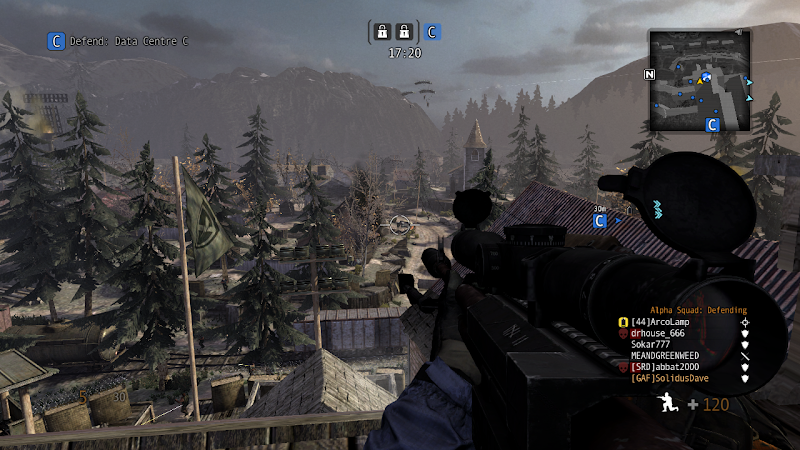Select [SRD]abbat2000 squad member row
This screenshot has width=800, height=450.
click(665, 366)
